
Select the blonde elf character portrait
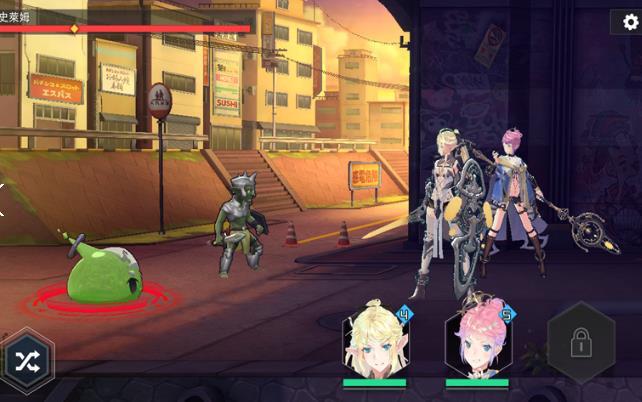375,342
